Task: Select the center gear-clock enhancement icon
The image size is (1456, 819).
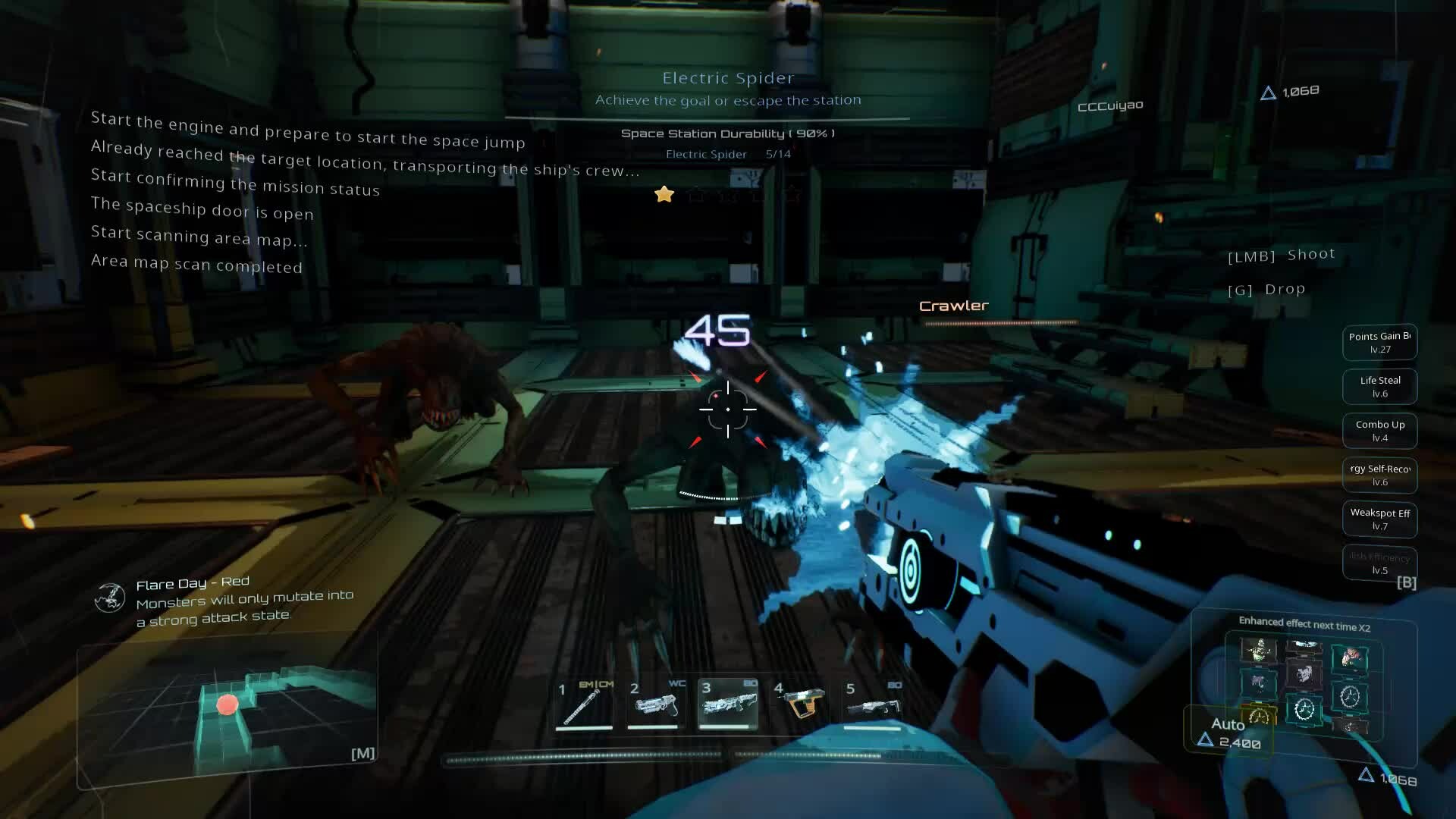Action: [1304, 710]
